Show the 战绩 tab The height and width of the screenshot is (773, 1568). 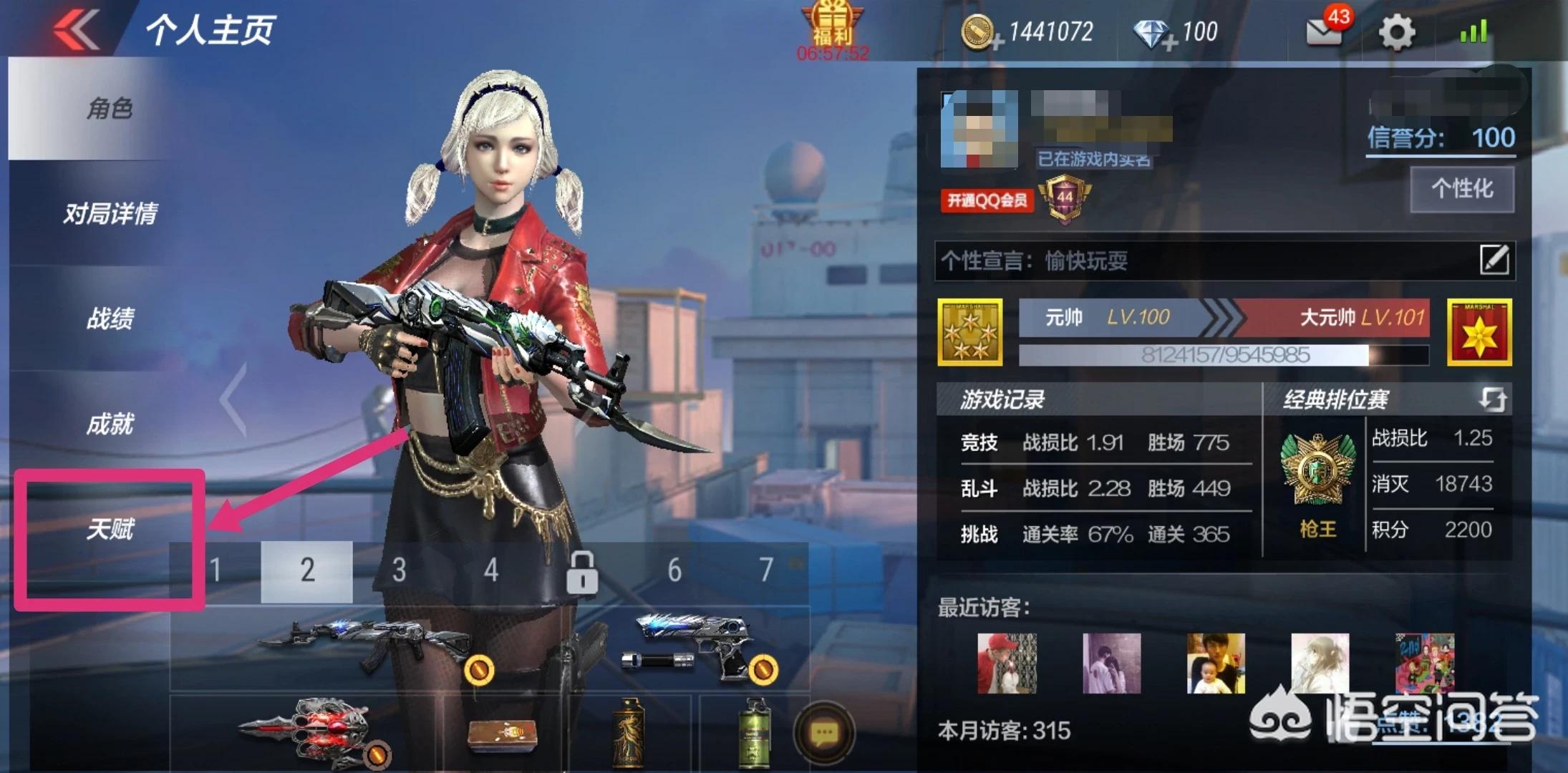pos(110,319)
